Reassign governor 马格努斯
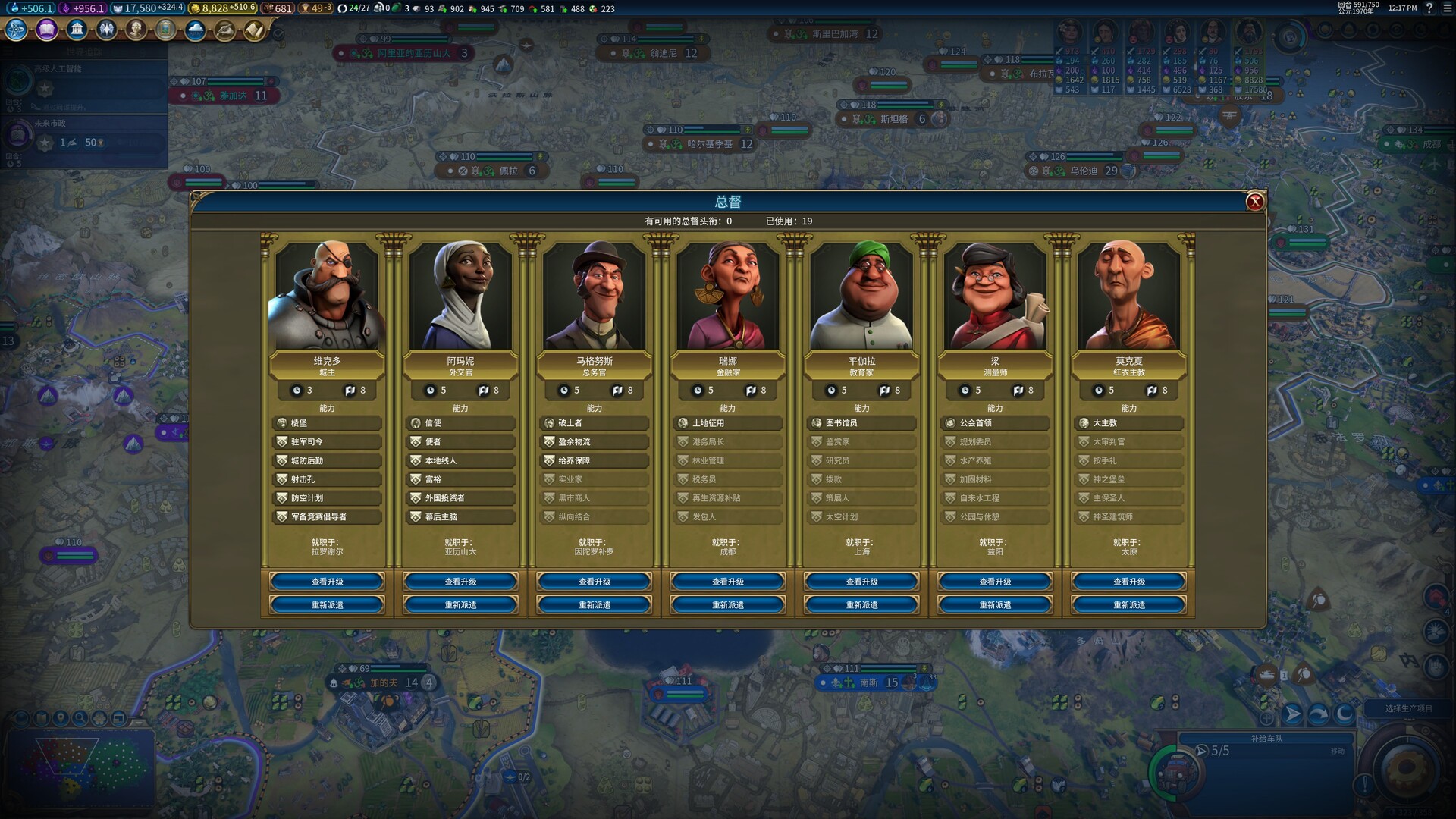The height and width of the screenshot is (819, 1456). point(595,605)
